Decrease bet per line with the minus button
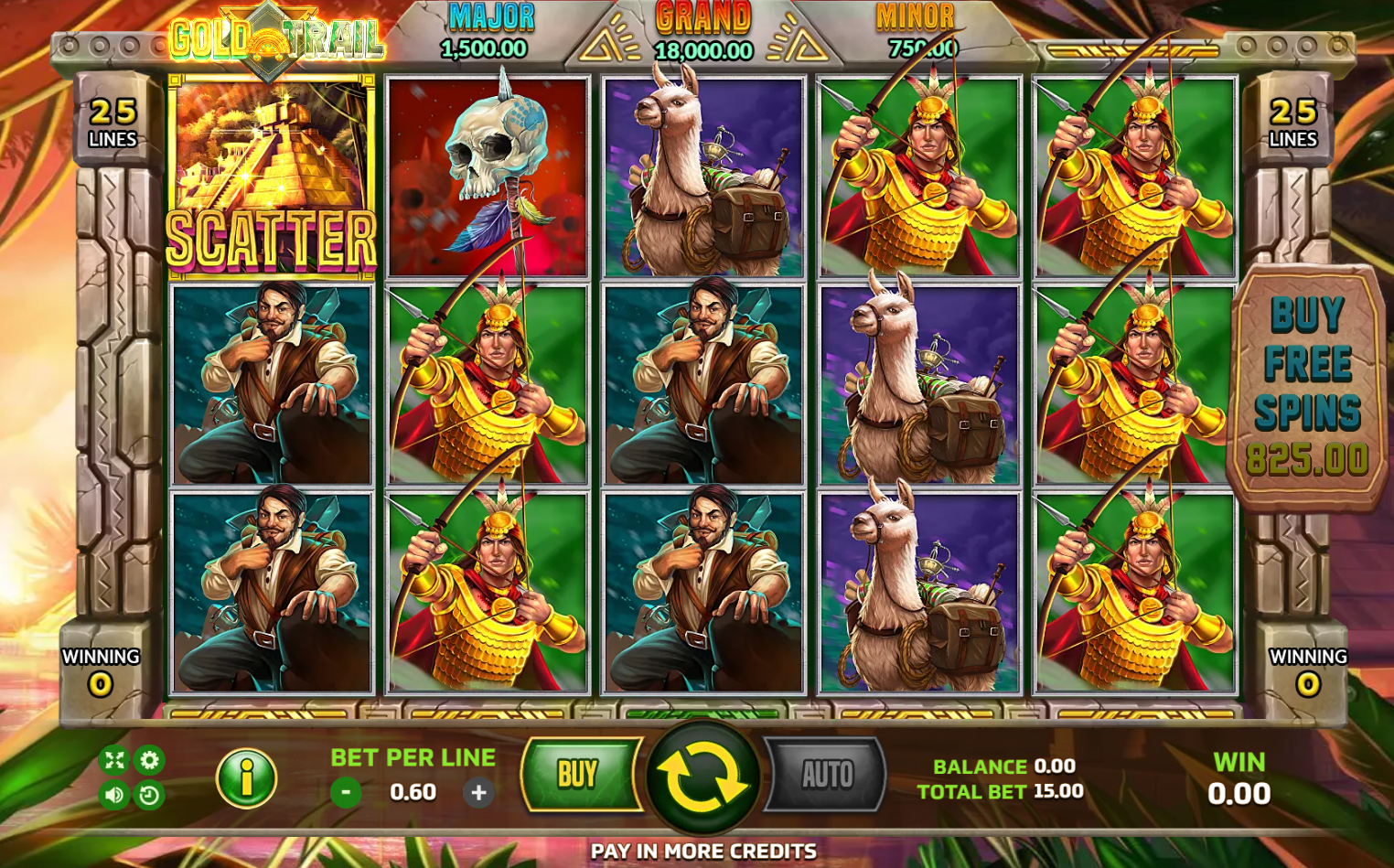1394x868 pixels. click(346, 792)
